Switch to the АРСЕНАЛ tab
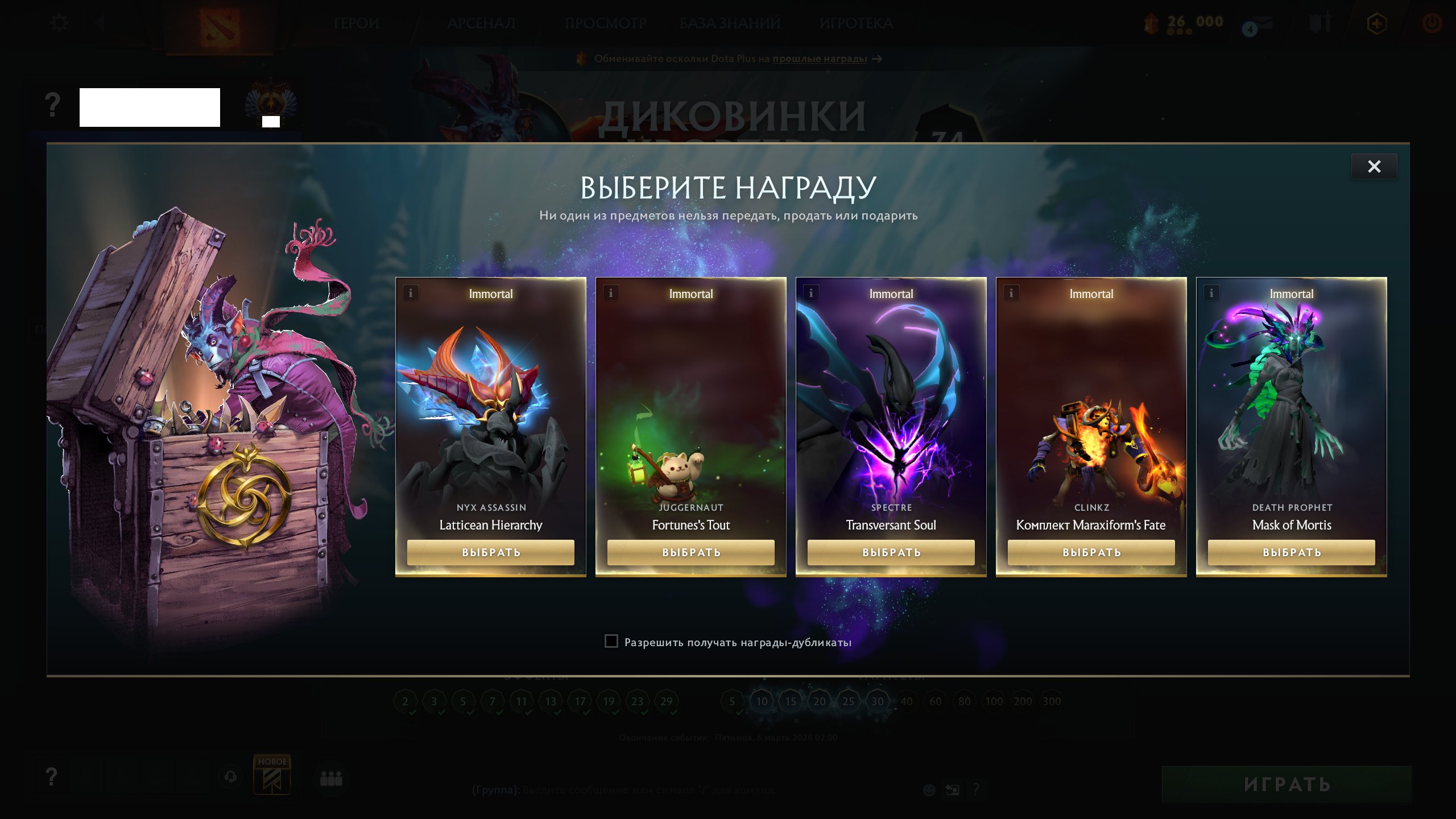This screenshot has height=819, width=1456. (x=481, y=23)
